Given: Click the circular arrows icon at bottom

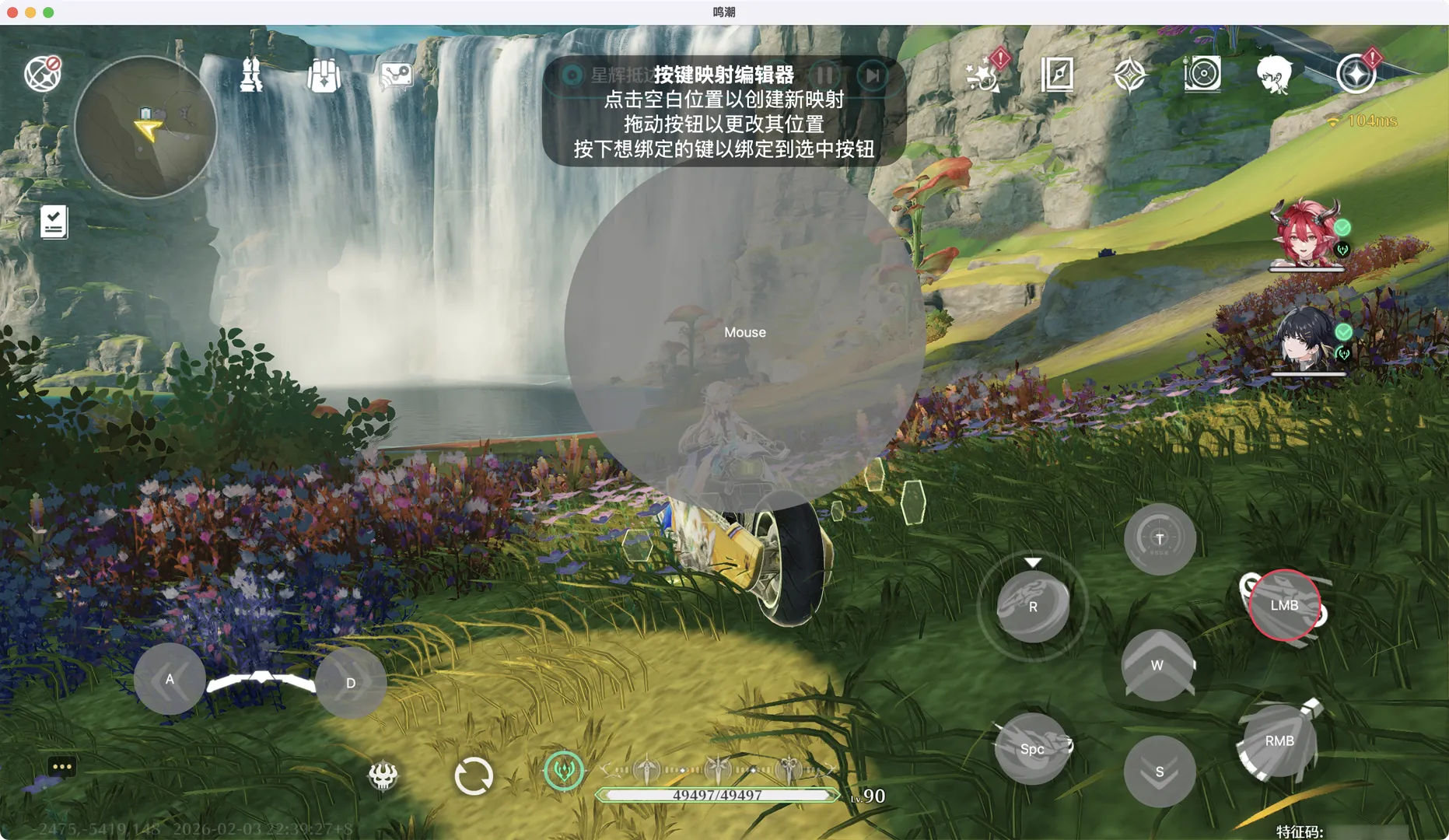Looking at the screenshot, I should (x=473, y=775).
